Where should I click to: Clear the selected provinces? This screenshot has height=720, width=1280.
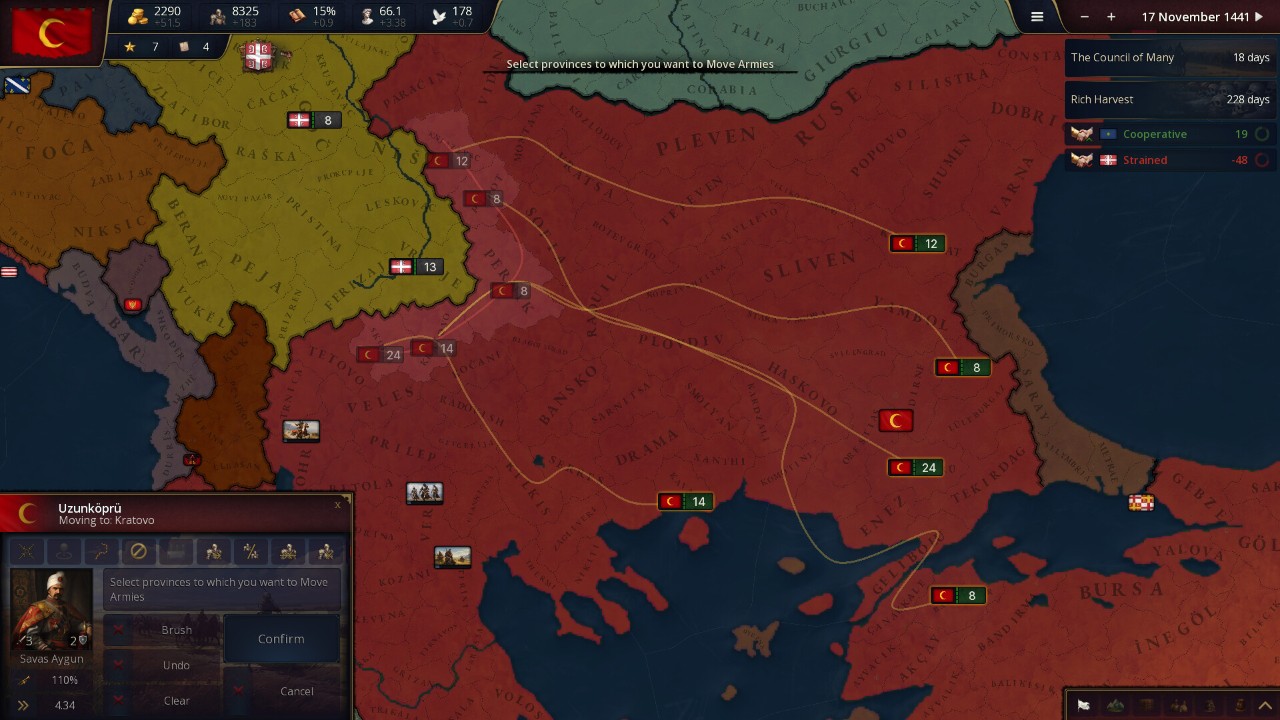176,700
